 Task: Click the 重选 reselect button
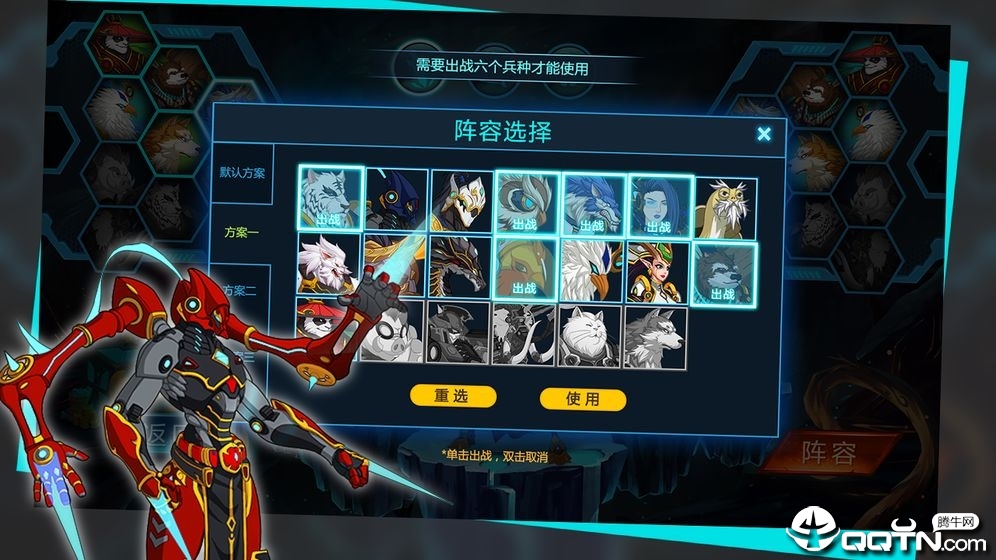452,396
